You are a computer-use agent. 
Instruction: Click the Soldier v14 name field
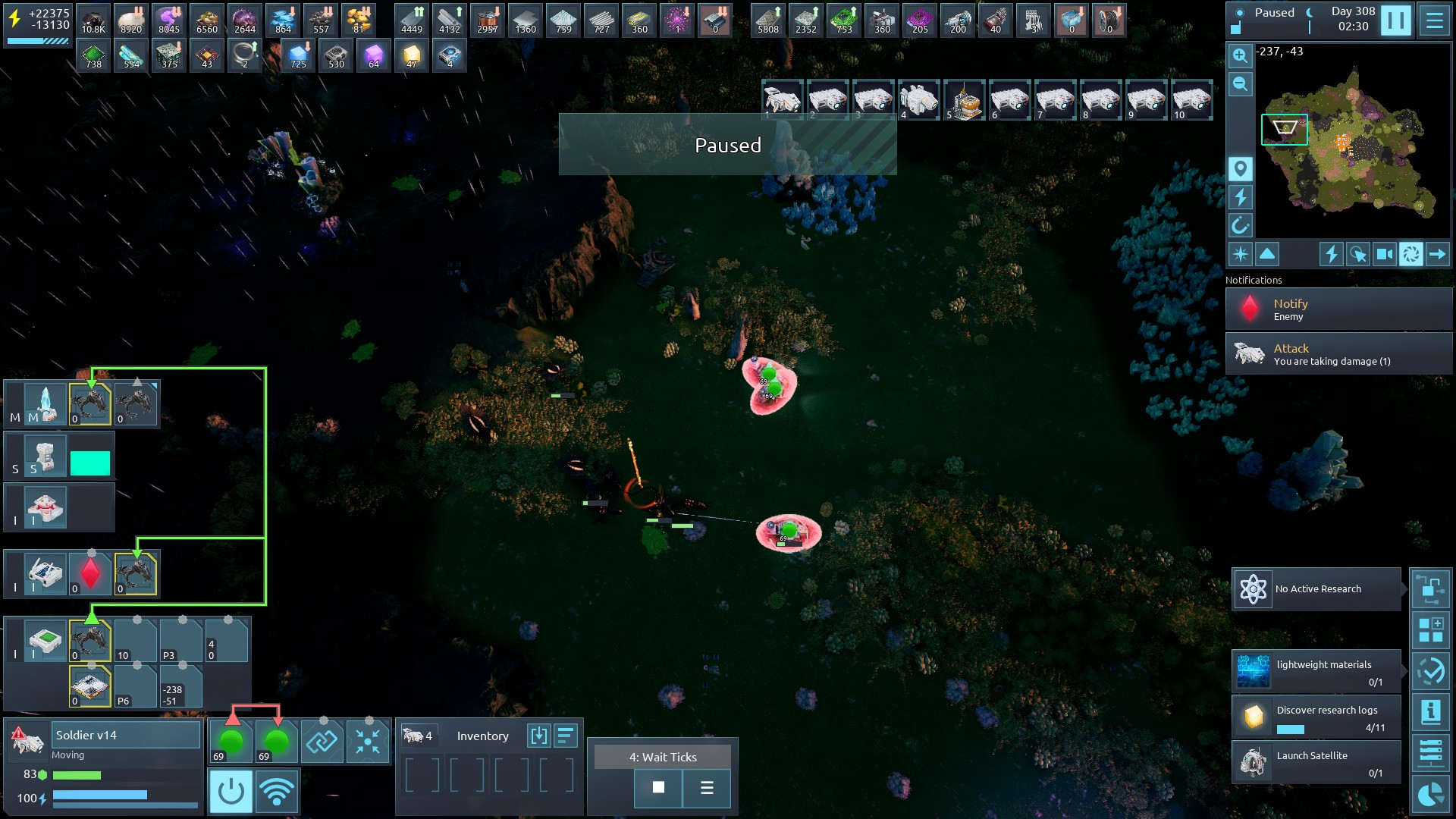126,735
